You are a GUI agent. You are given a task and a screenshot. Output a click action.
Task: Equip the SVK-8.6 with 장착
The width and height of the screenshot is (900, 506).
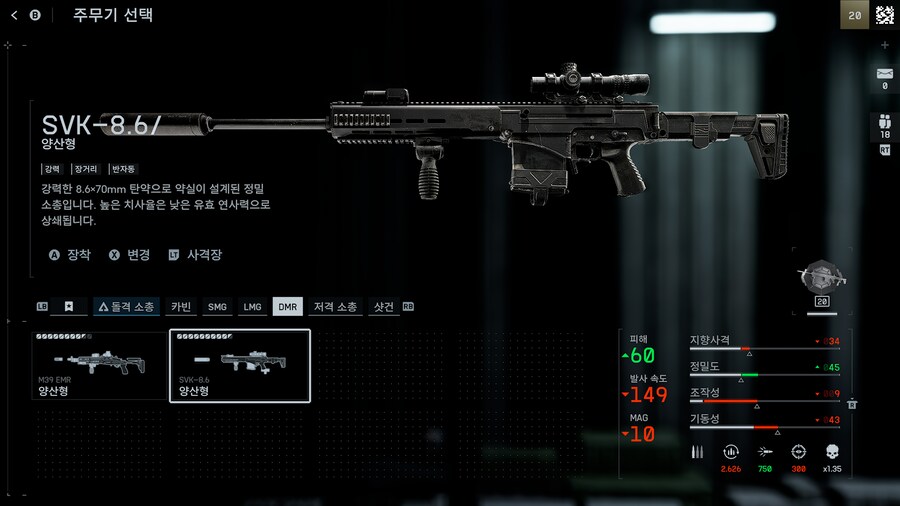tap(70, 255)
